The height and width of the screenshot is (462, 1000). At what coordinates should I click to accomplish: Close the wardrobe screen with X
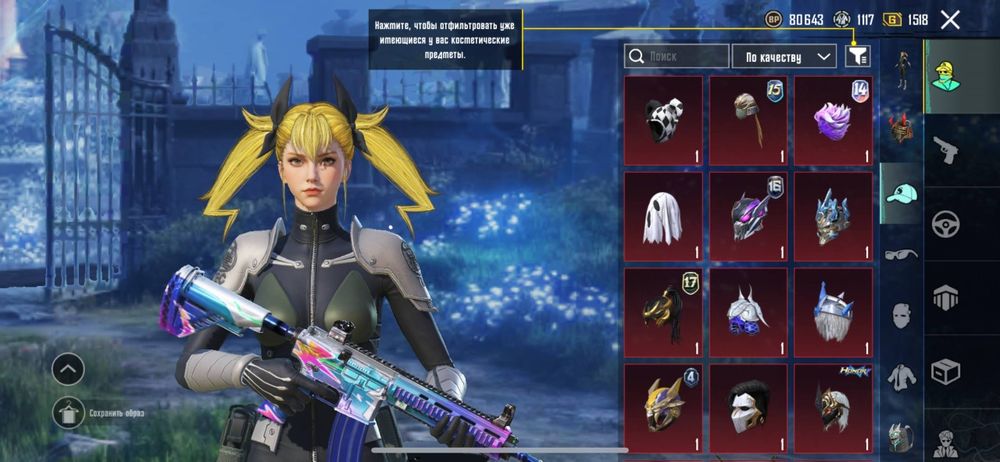pos(950,19)
